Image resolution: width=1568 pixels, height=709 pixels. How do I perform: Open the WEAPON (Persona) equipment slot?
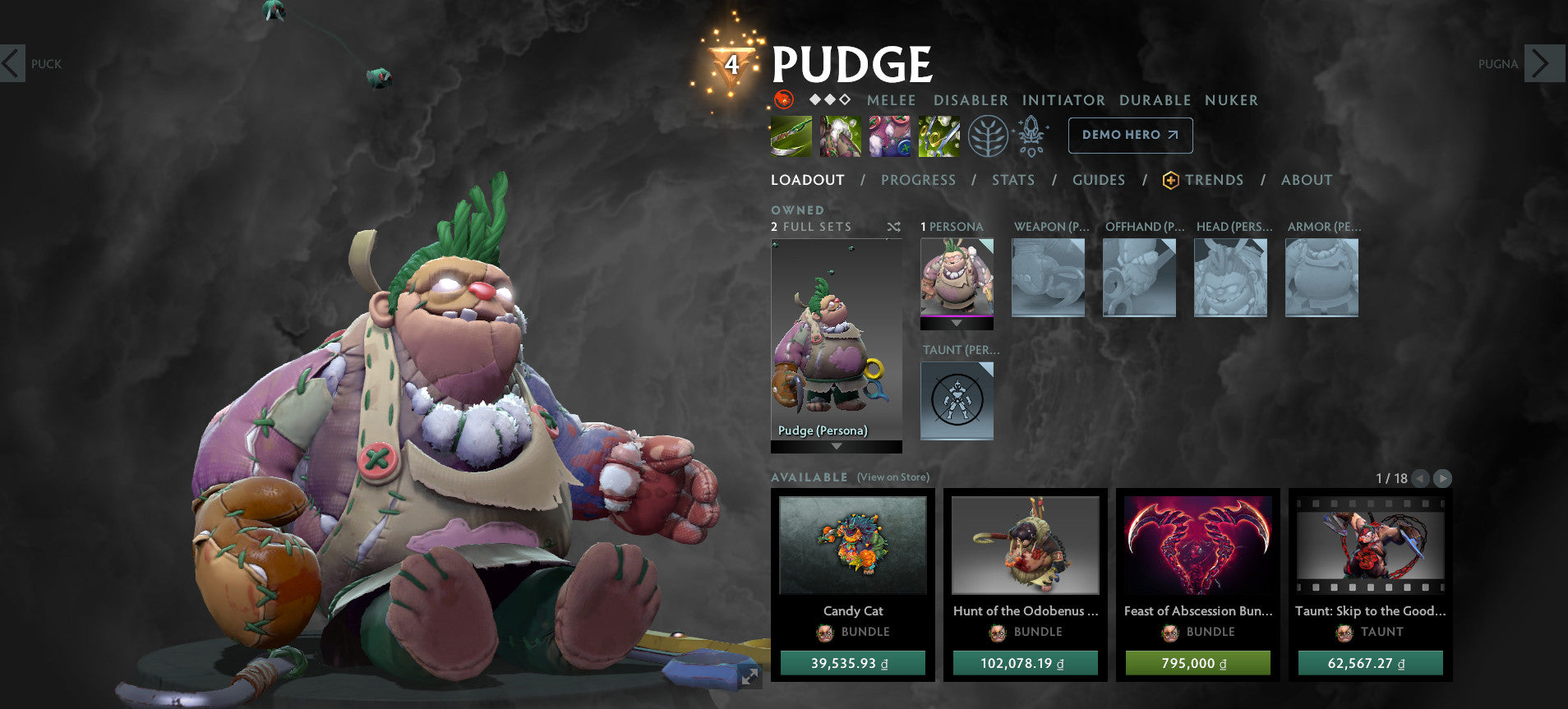pos(1048,278)
